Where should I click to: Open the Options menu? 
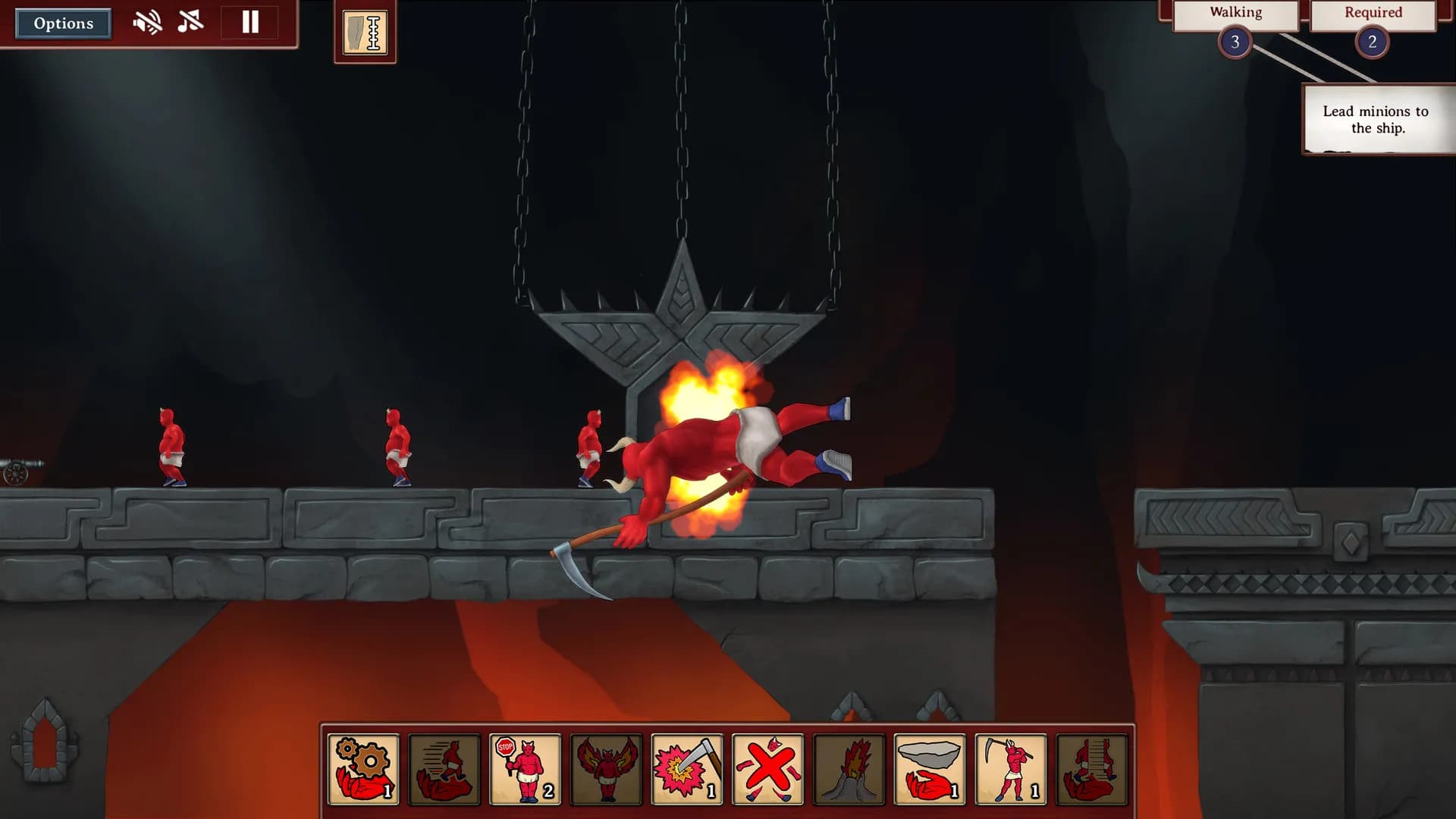62,23
